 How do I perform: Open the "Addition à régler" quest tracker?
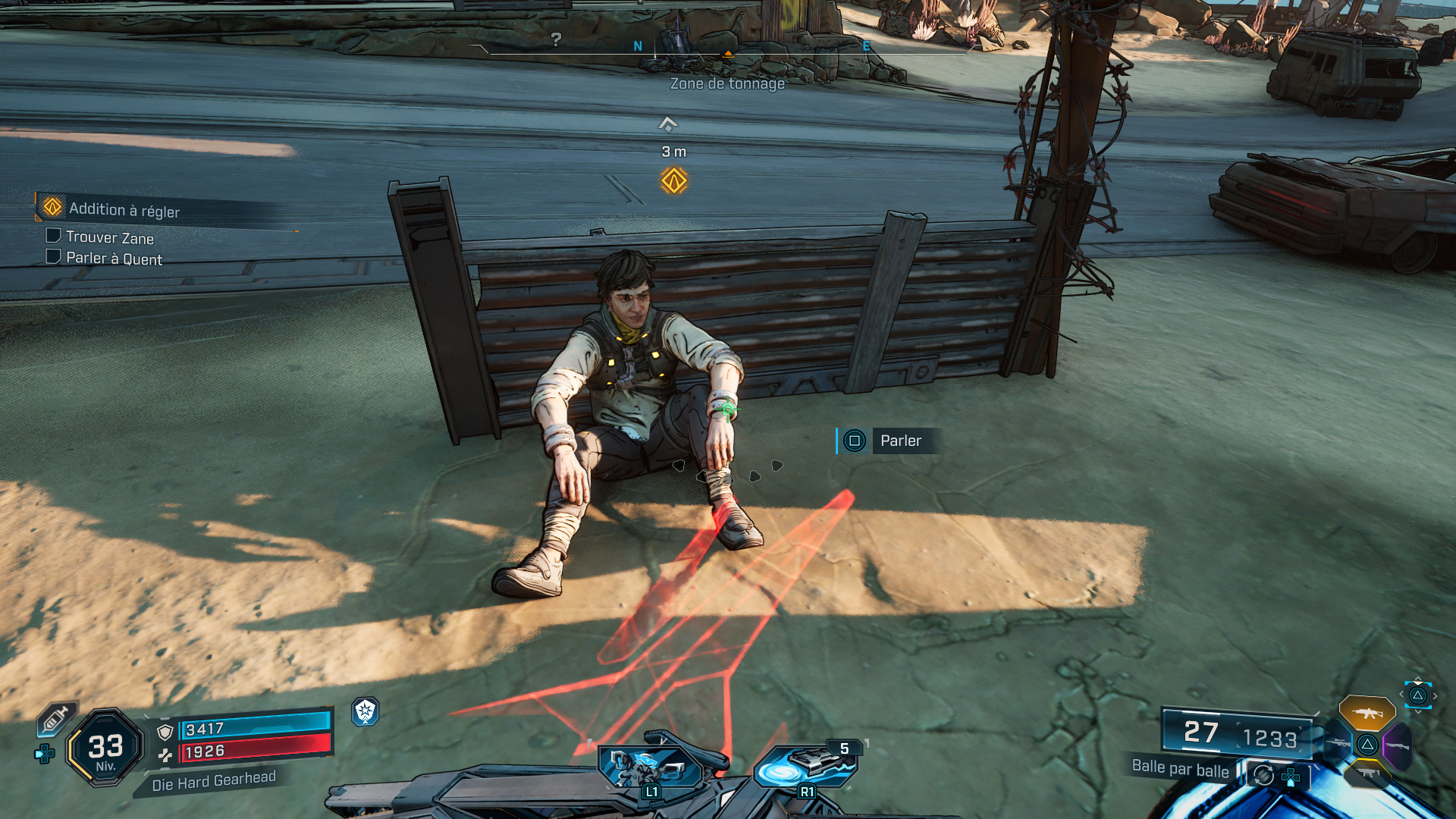pyautogui.click(x=124, y=209)
